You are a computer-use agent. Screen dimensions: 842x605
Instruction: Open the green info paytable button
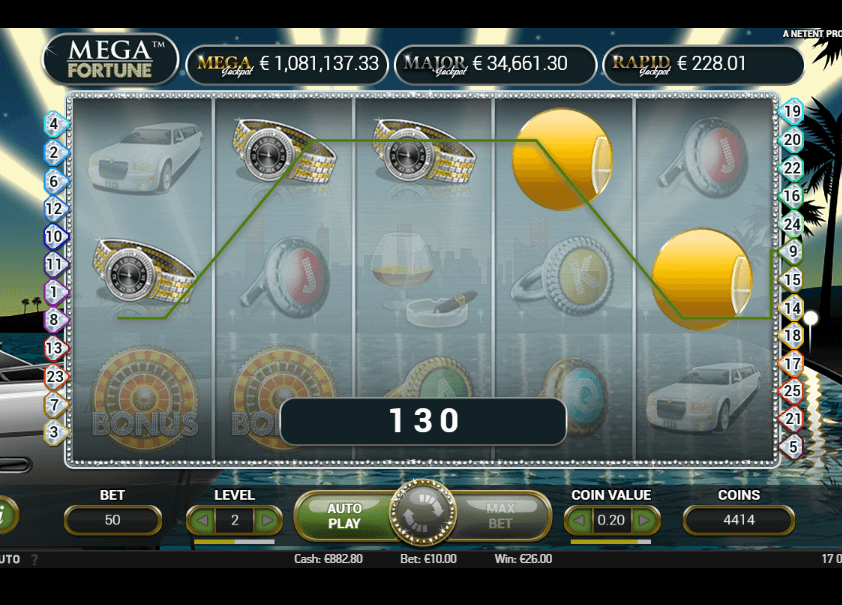[x=5, y=515]
